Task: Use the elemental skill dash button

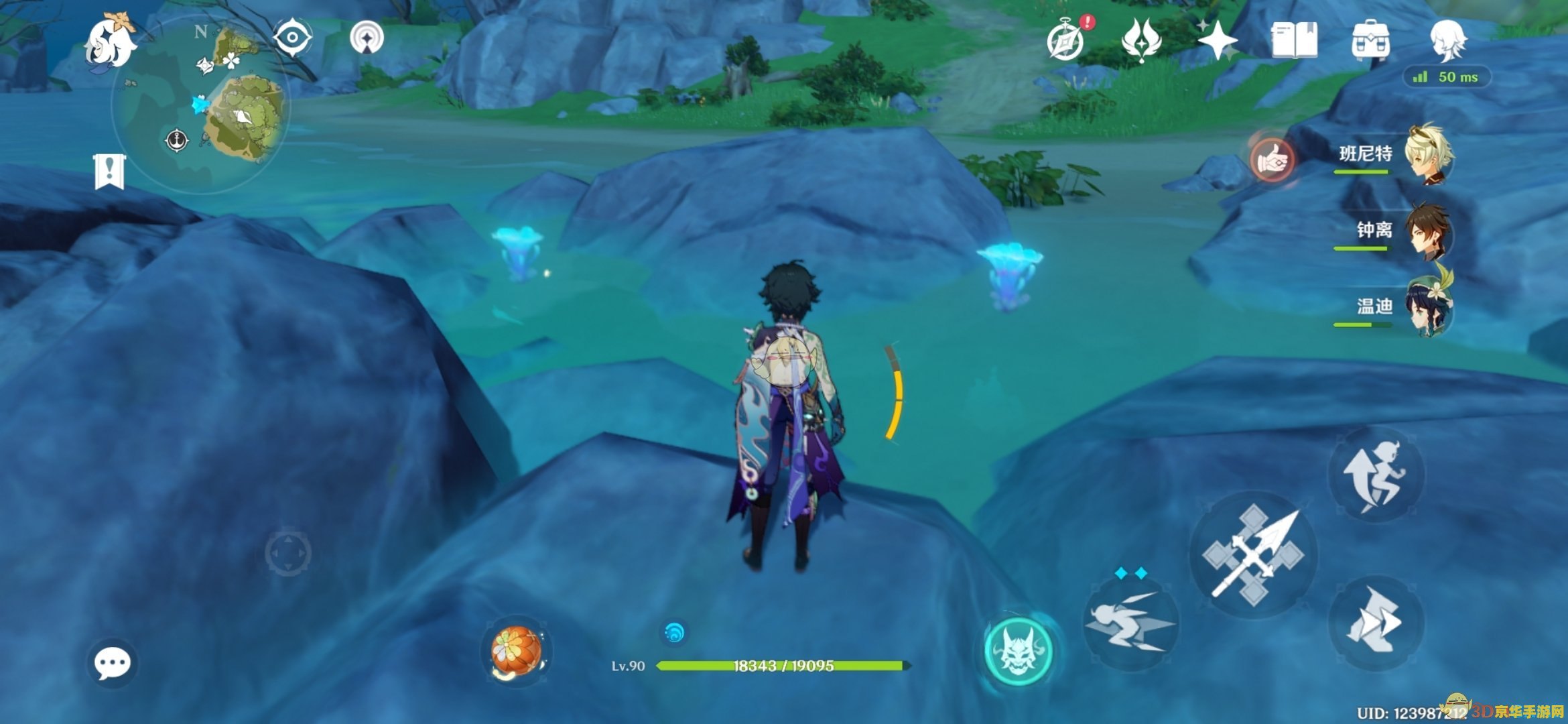Action: coord(1131,623)
